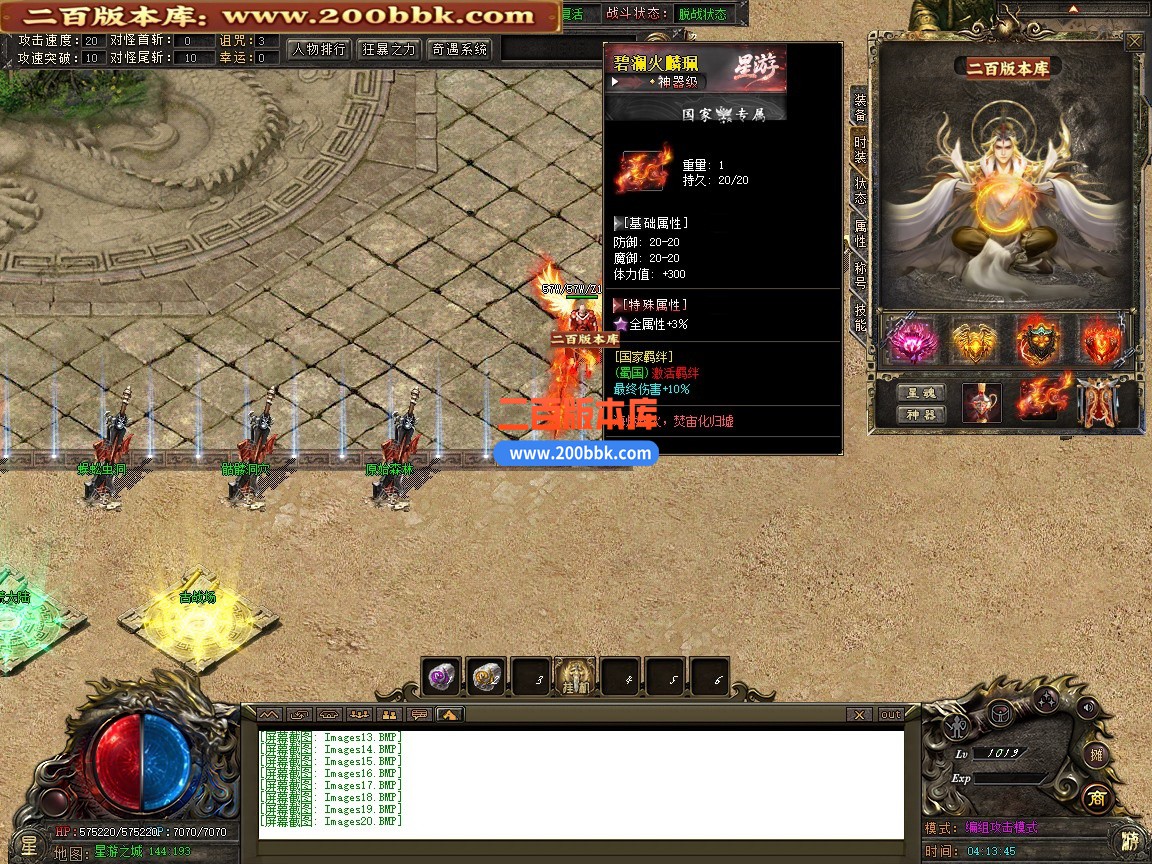1152x864 pixels.
Task: Click the 星魂 button
Action: [920, 393]
